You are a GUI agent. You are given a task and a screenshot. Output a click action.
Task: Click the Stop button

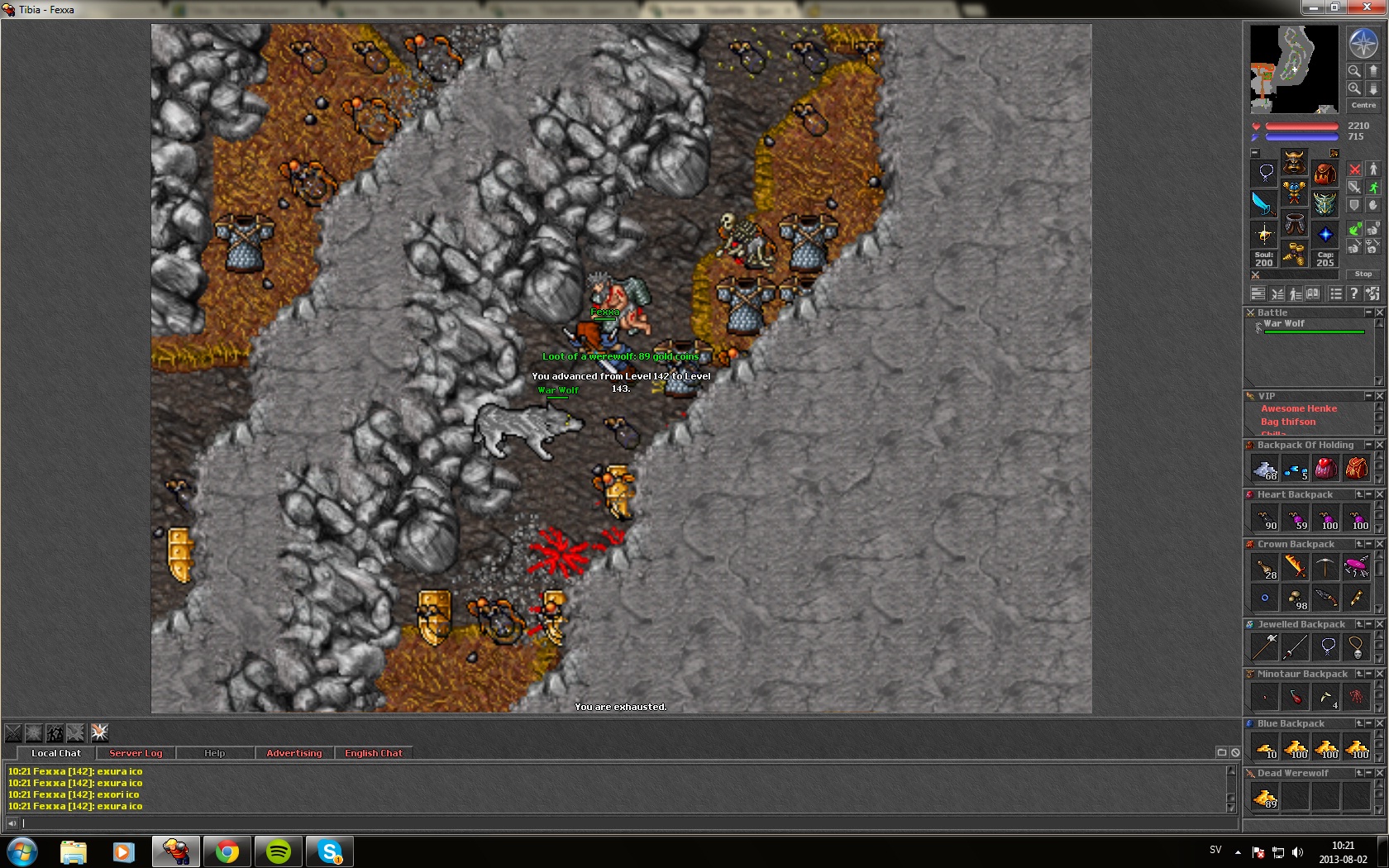pyautogui.click(x=1363, y=274)
